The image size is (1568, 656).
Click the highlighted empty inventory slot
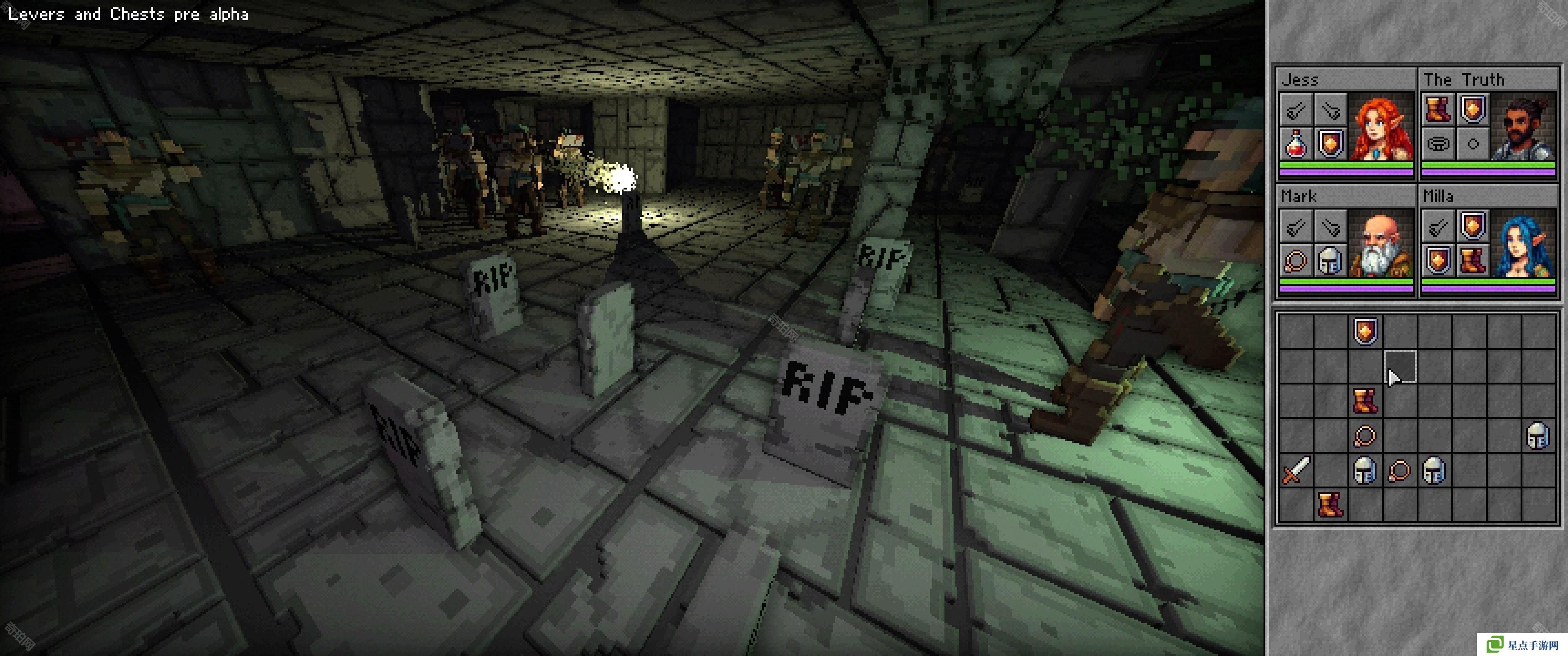point(1400,366)
